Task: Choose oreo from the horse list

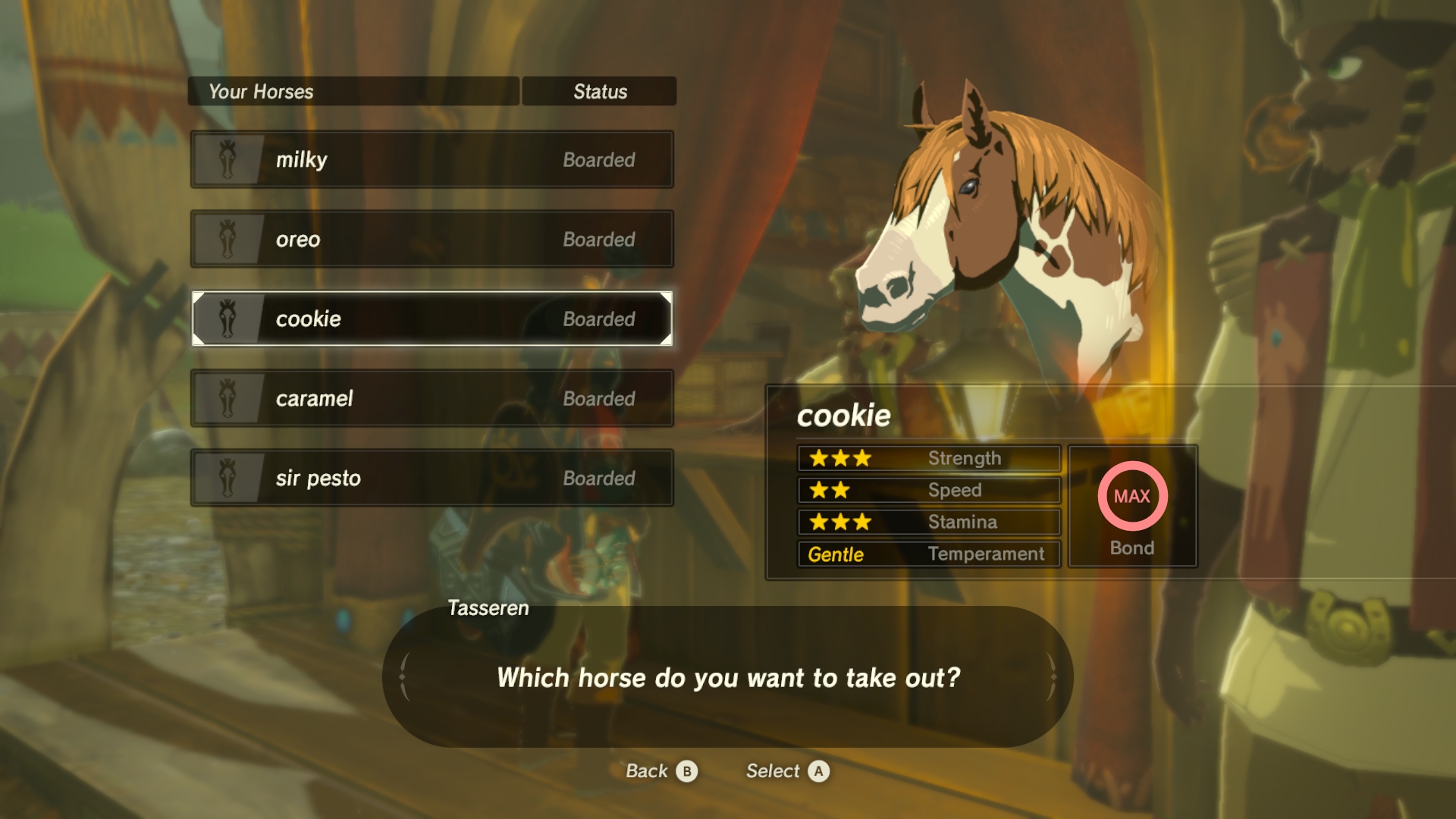Action: click(431, 239)
